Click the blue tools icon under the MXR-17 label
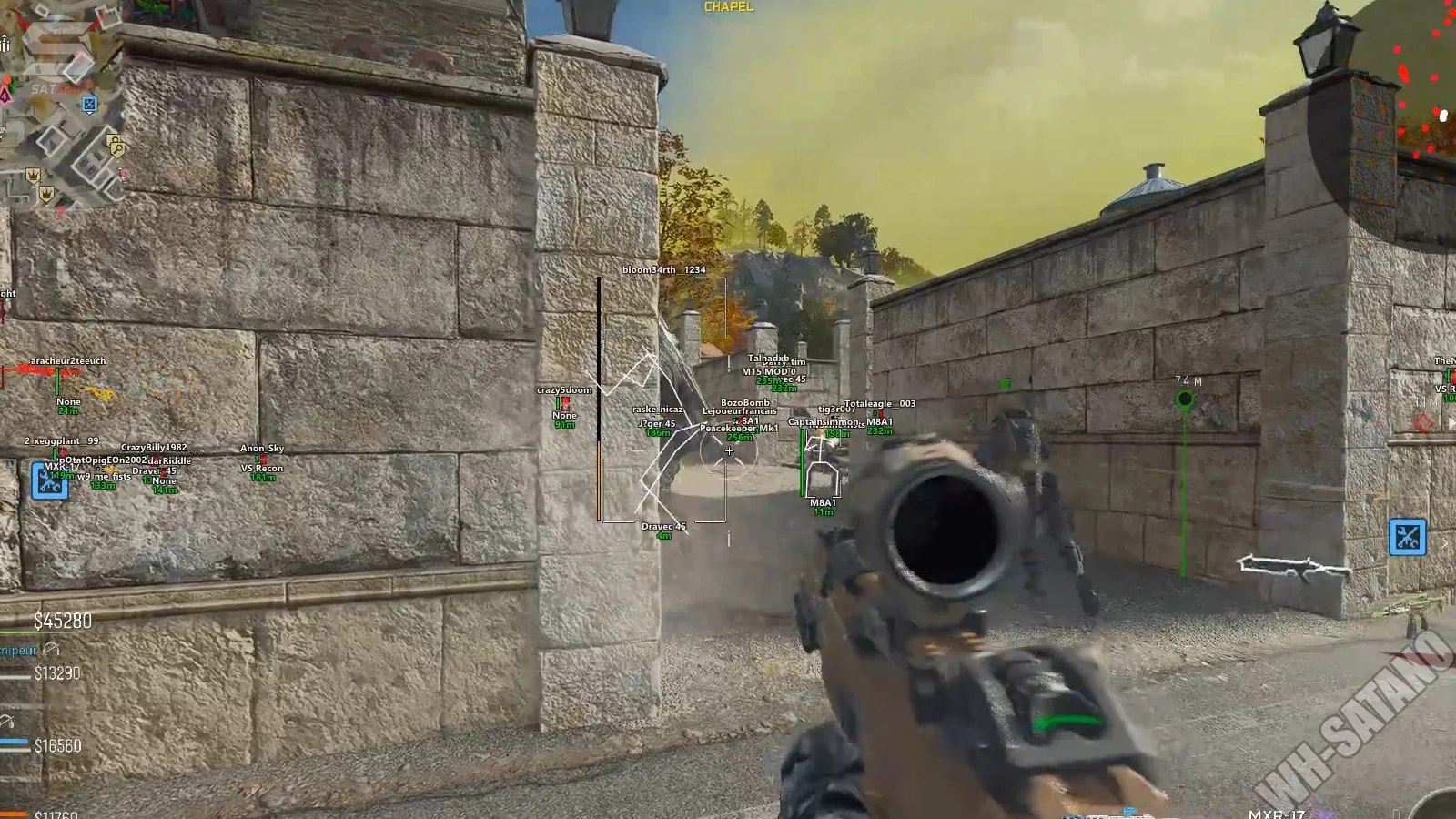The image size is (1456, 819). coord(49,480)
